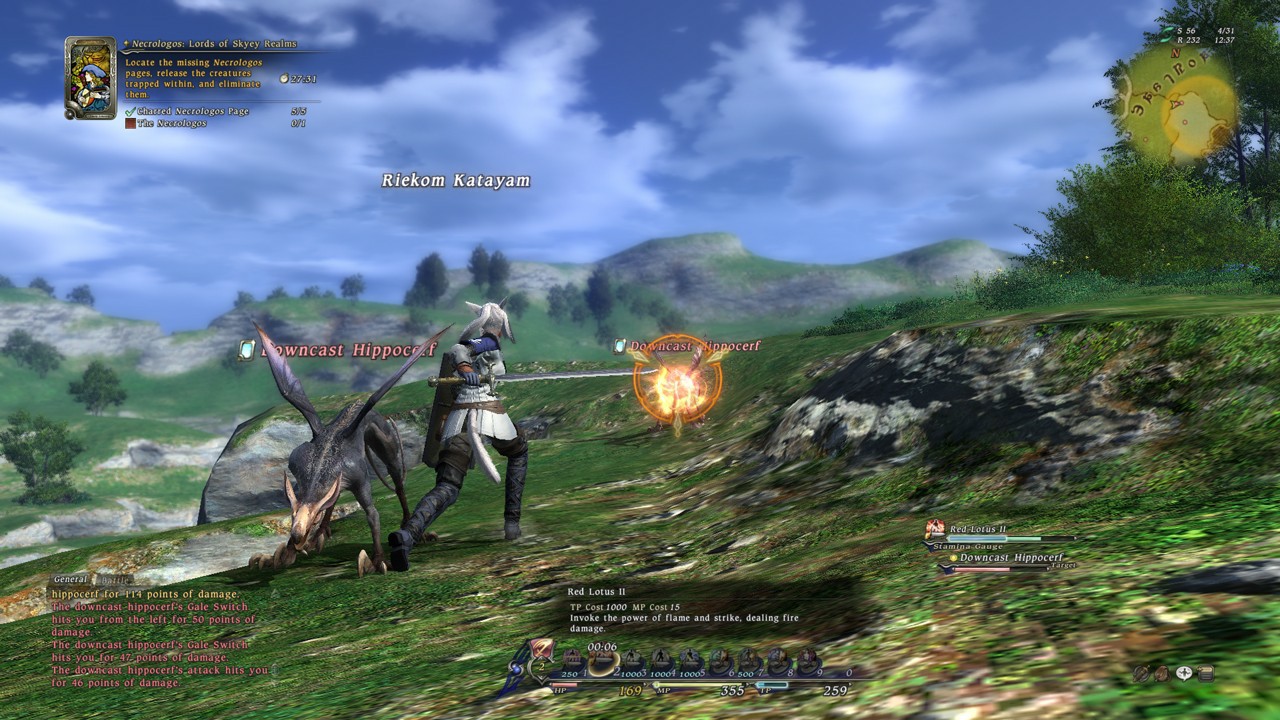Open the inventory bag icon
The width and height of the screenshot is (1280, 720).
[x=1162, y=674]
